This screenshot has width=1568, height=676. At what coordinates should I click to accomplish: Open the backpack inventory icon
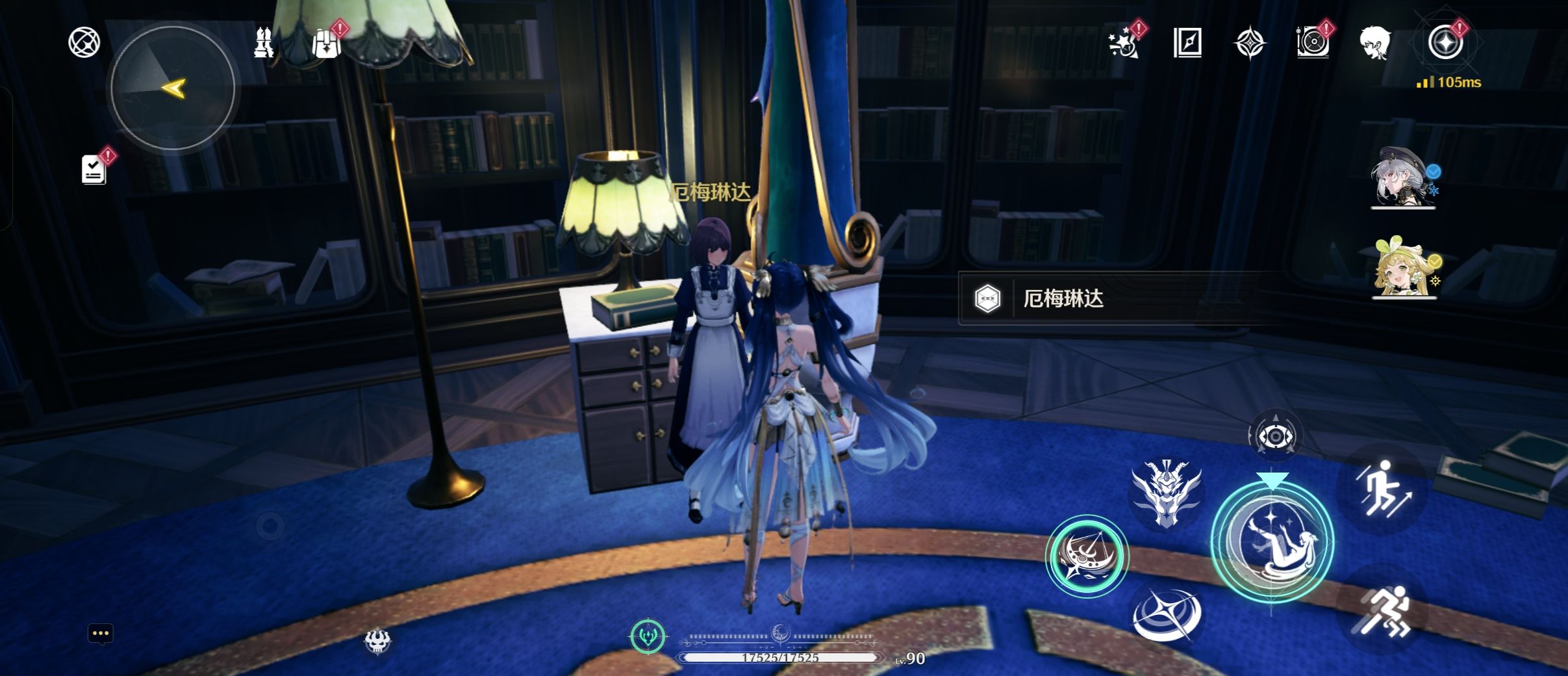point(327,43)
